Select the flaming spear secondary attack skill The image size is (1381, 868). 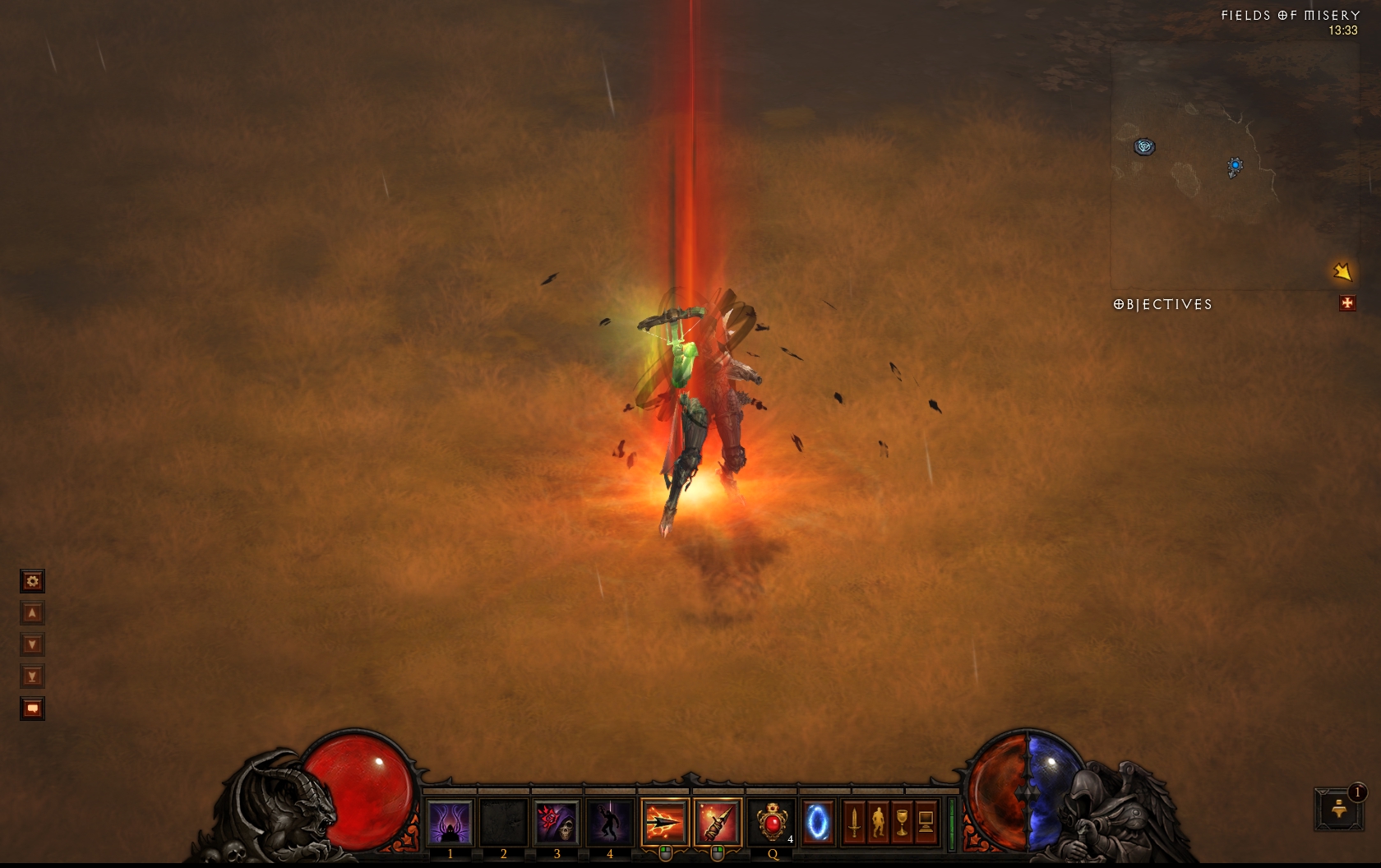click(x=718, y=822)
